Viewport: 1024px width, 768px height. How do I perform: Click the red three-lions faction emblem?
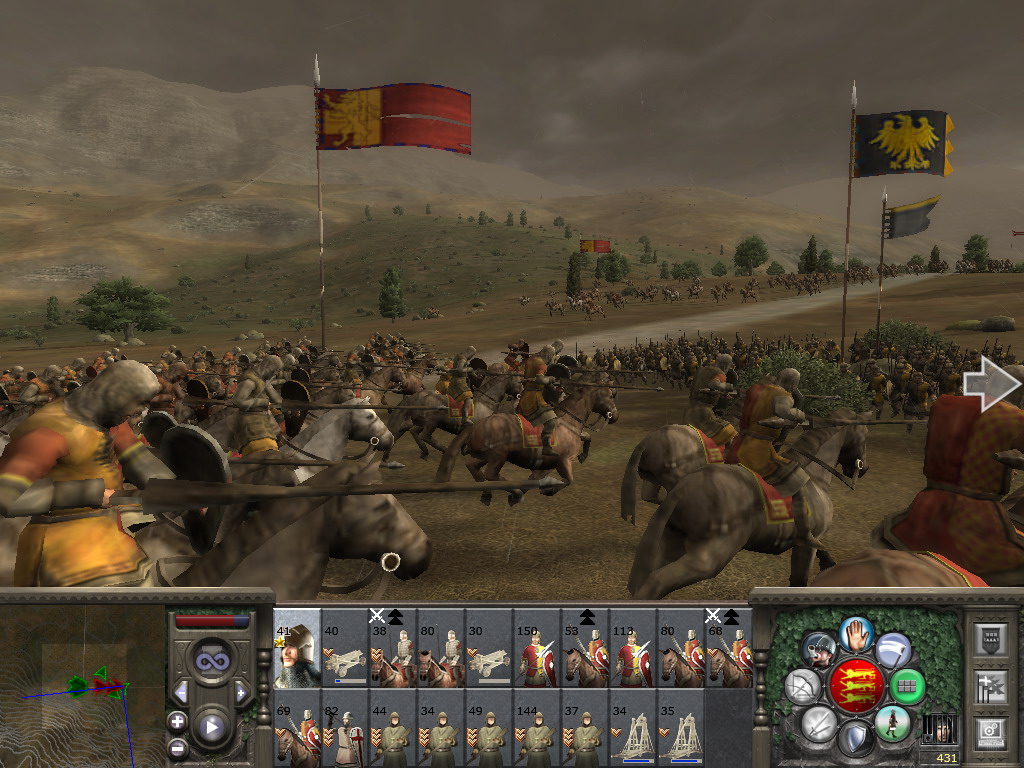coord(855,686)
